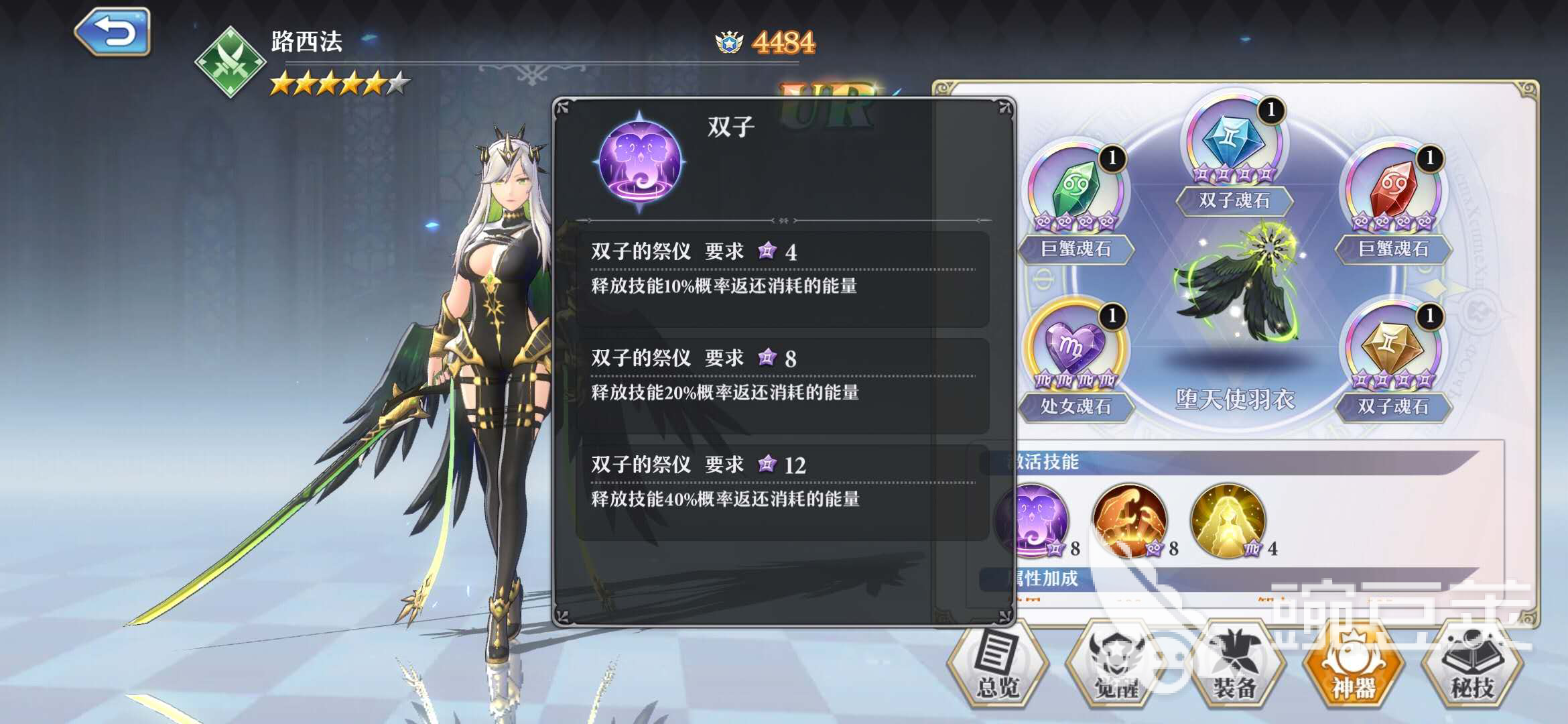This screenshot has height=724, width=1568.
Task: Select the green Cancer soul stone (巨蟹魂石)
Action: (x=1075, y=191)
